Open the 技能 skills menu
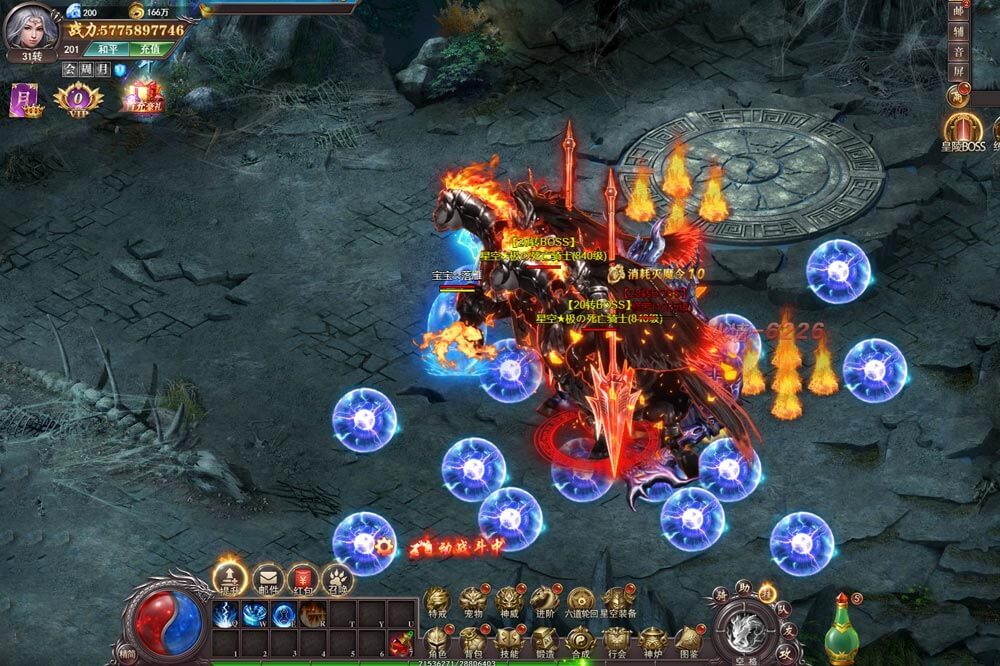This screenshot has height=666, width=1000. click(x=508, y=640)
